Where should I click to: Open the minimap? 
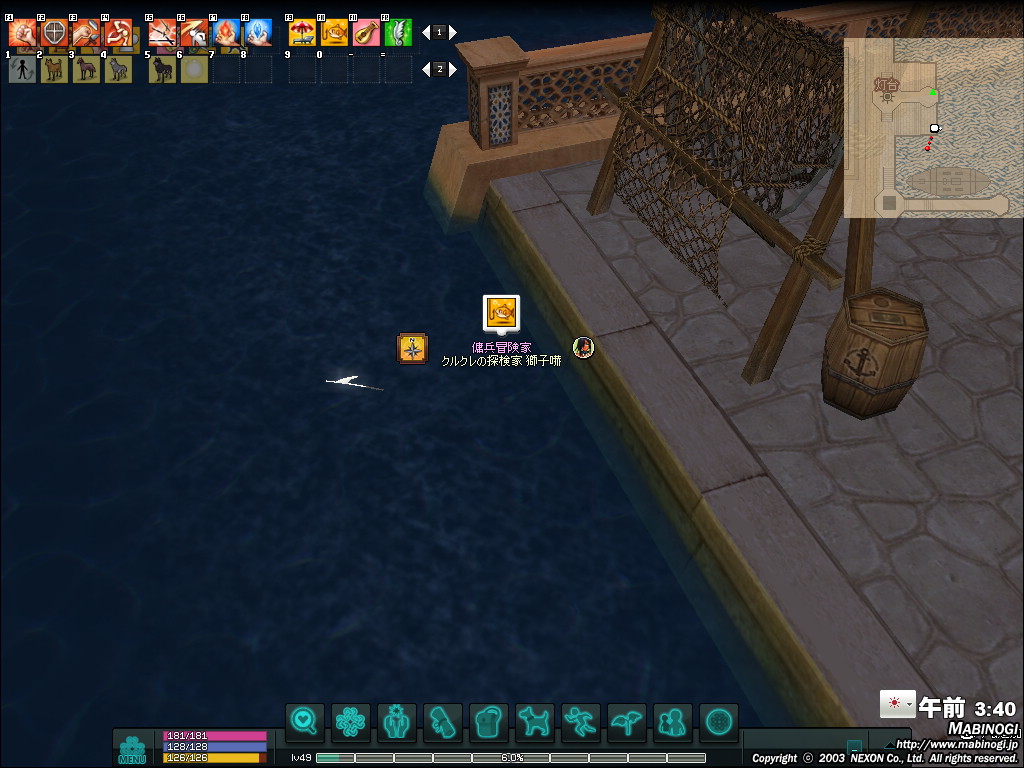point(931,128)
